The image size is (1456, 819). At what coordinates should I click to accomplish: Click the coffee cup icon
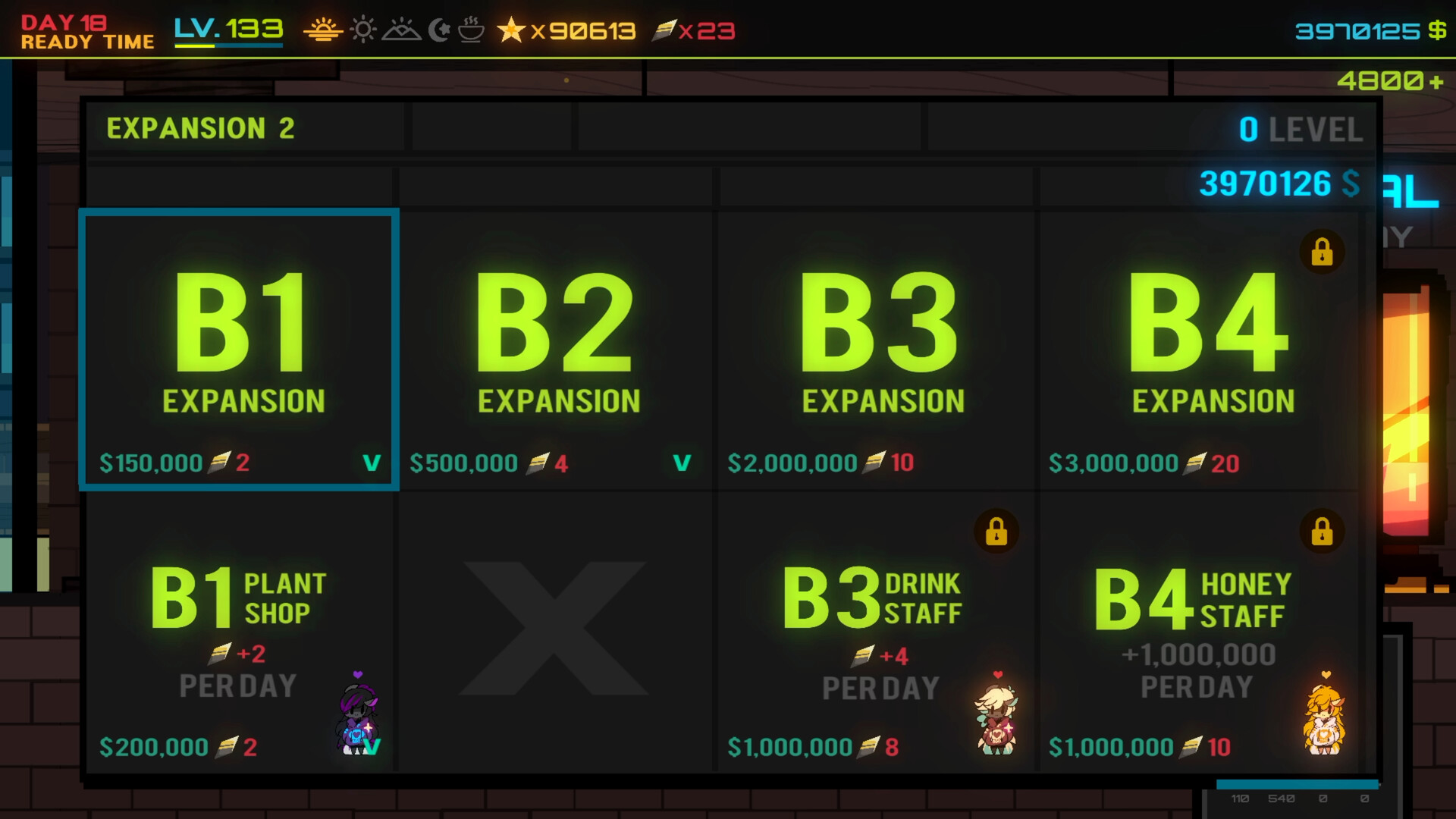[471, 31]
